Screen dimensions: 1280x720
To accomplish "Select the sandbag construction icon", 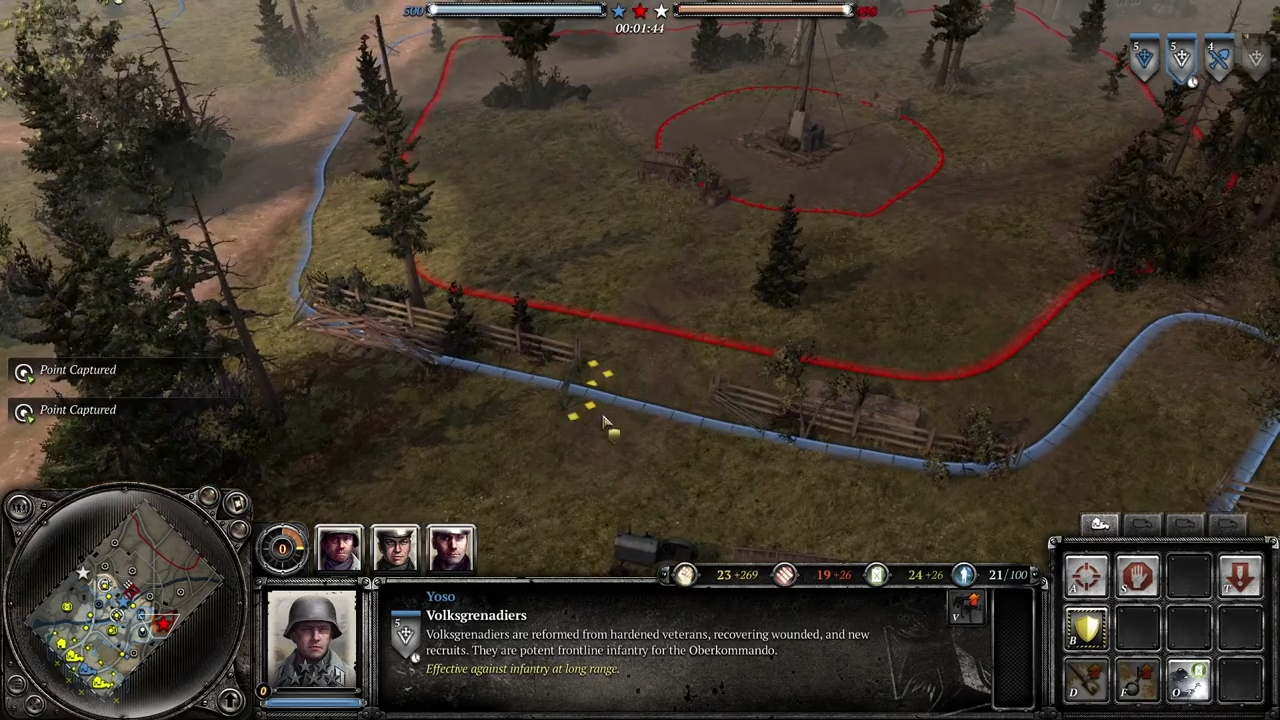I will (x=1086, y=680).
